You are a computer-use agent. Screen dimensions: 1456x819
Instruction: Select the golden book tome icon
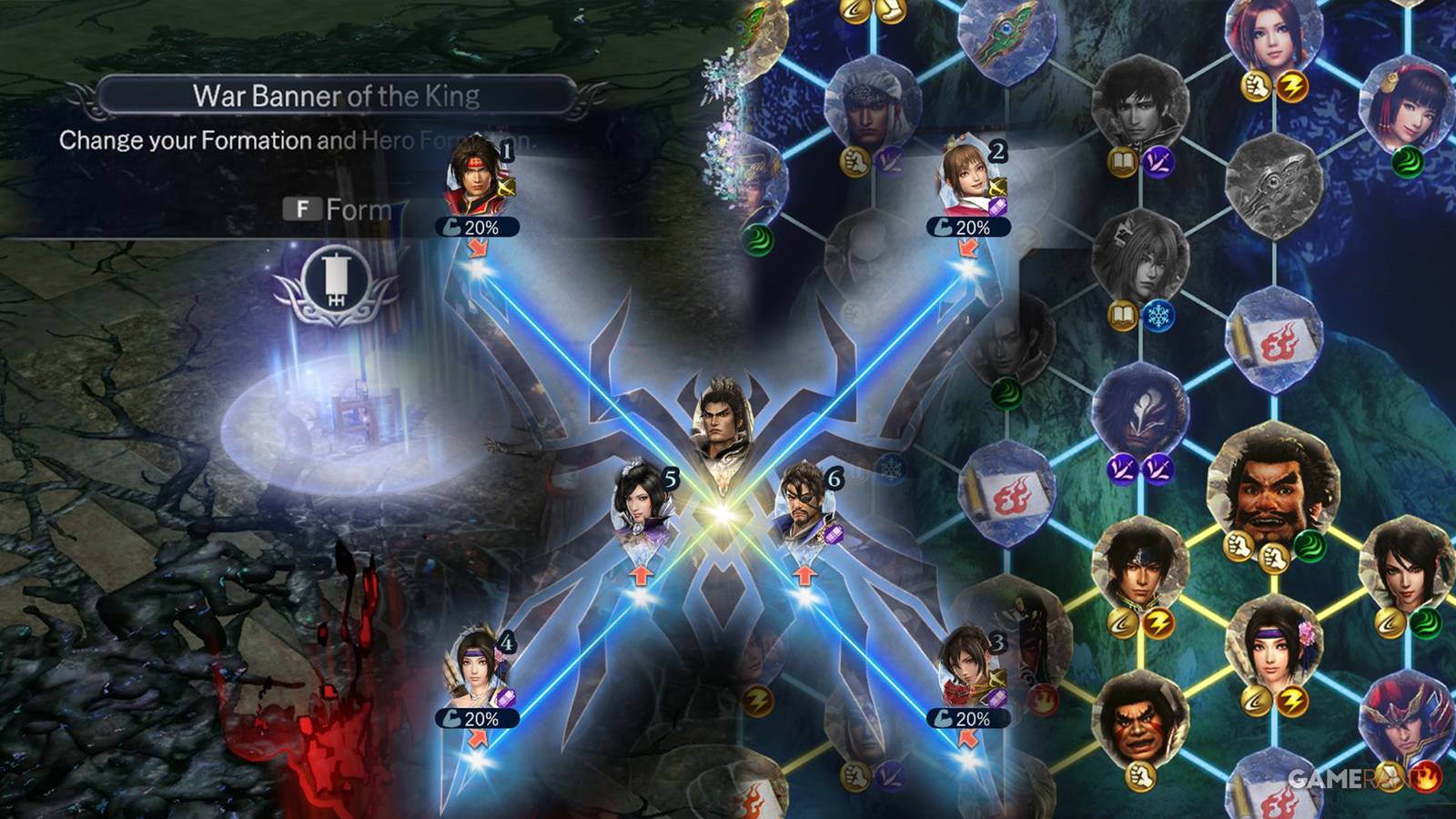tap(1123, 160)
